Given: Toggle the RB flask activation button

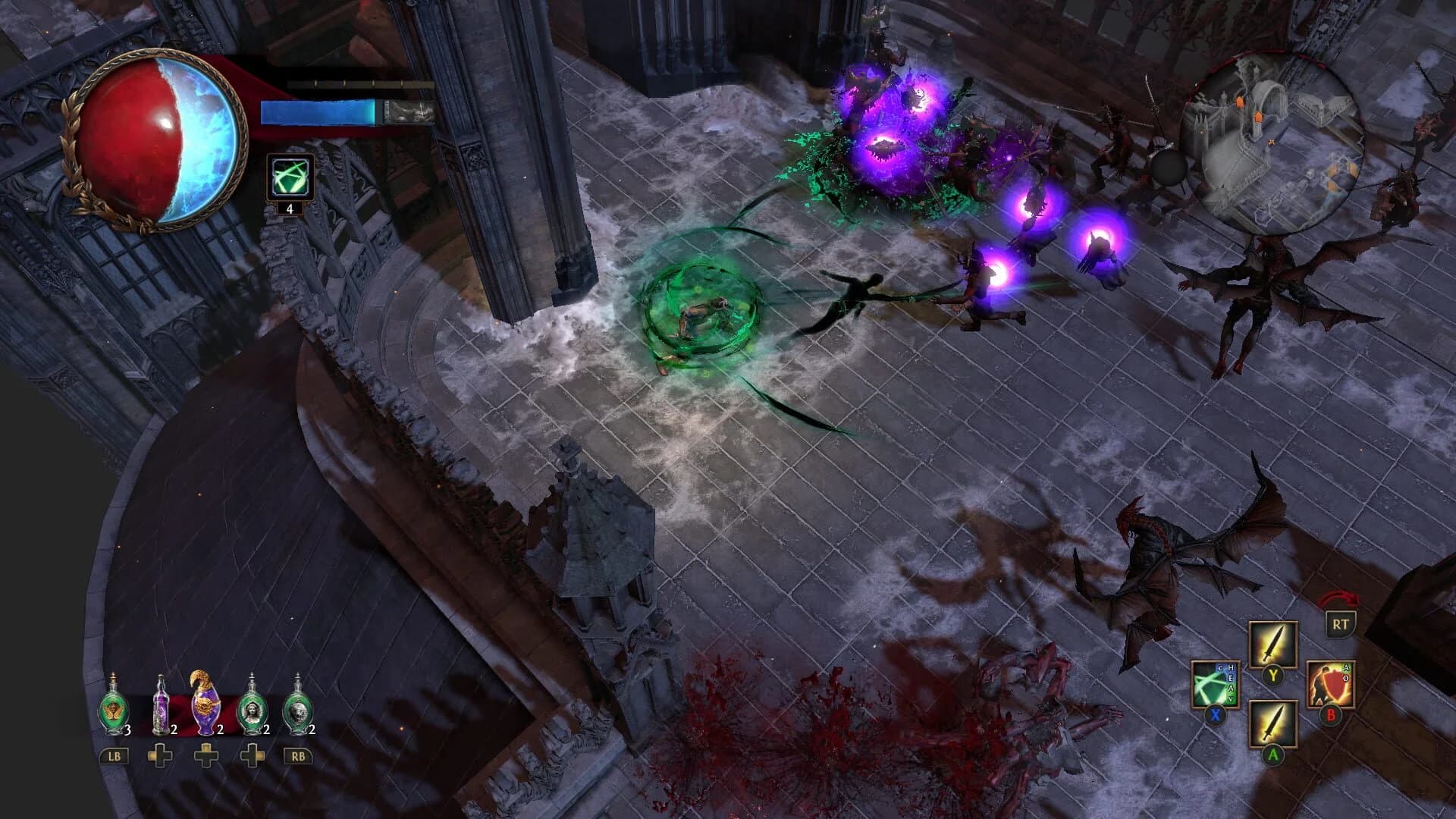Looking at the screenshot, I should point(298,756).
